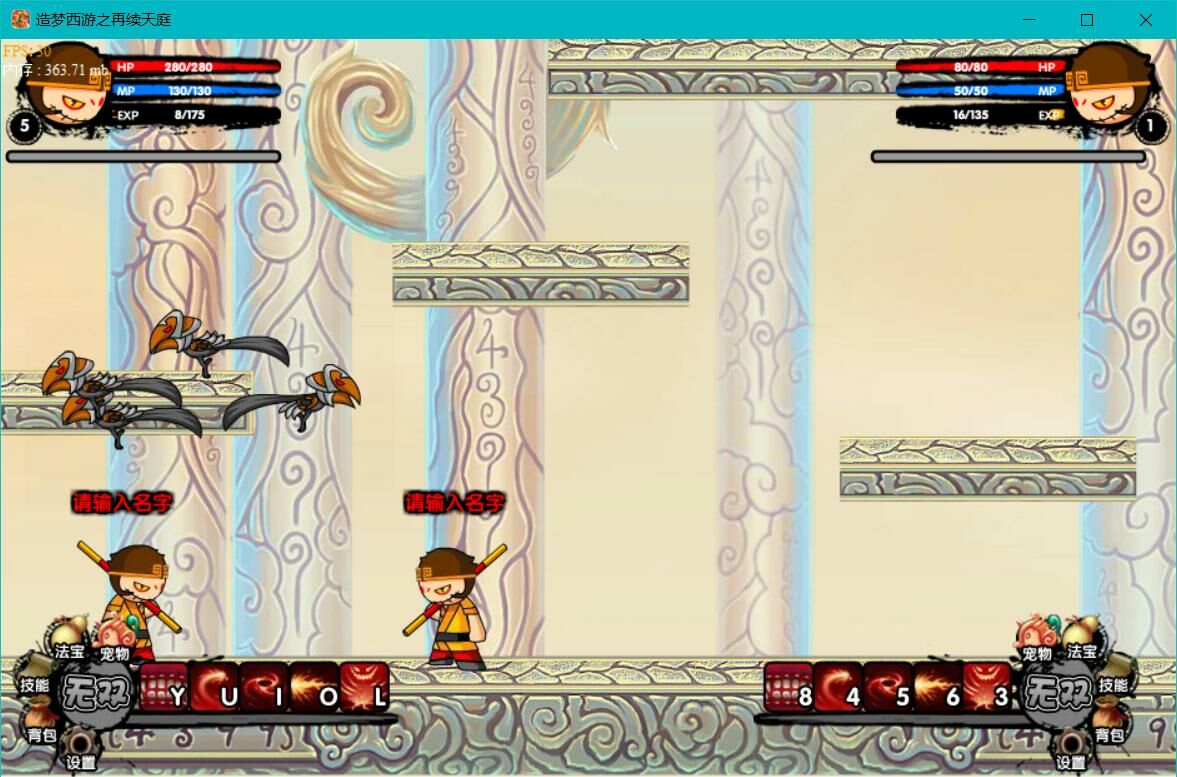Maximize the game window
Image resolution: width=1177 pixels, height=777 pixels.
pos(1087,20)
